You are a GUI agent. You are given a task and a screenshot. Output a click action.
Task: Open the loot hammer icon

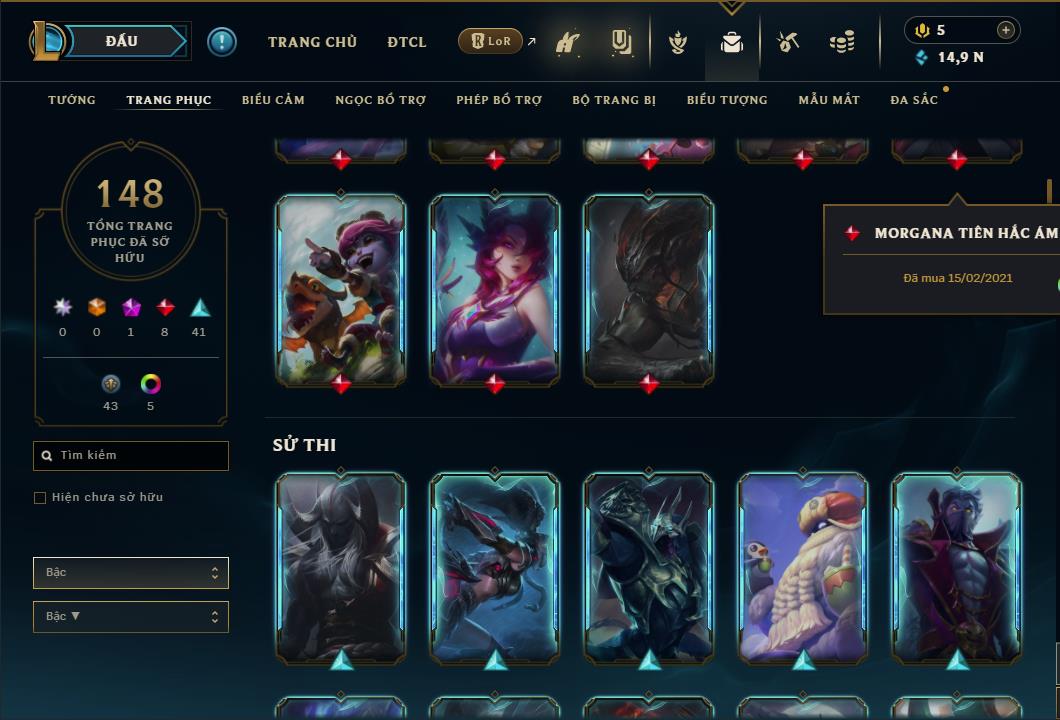click(x=788, y=42)
